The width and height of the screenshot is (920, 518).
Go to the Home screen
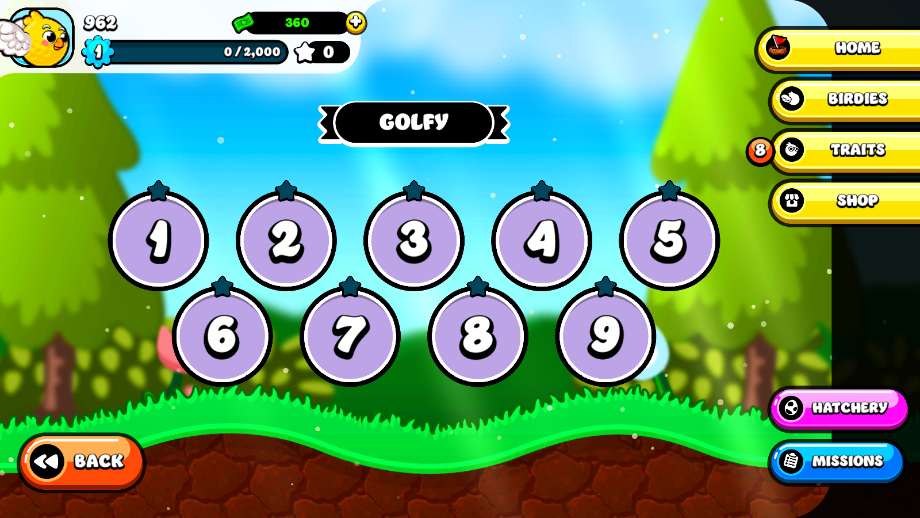[x=840, y=48]
